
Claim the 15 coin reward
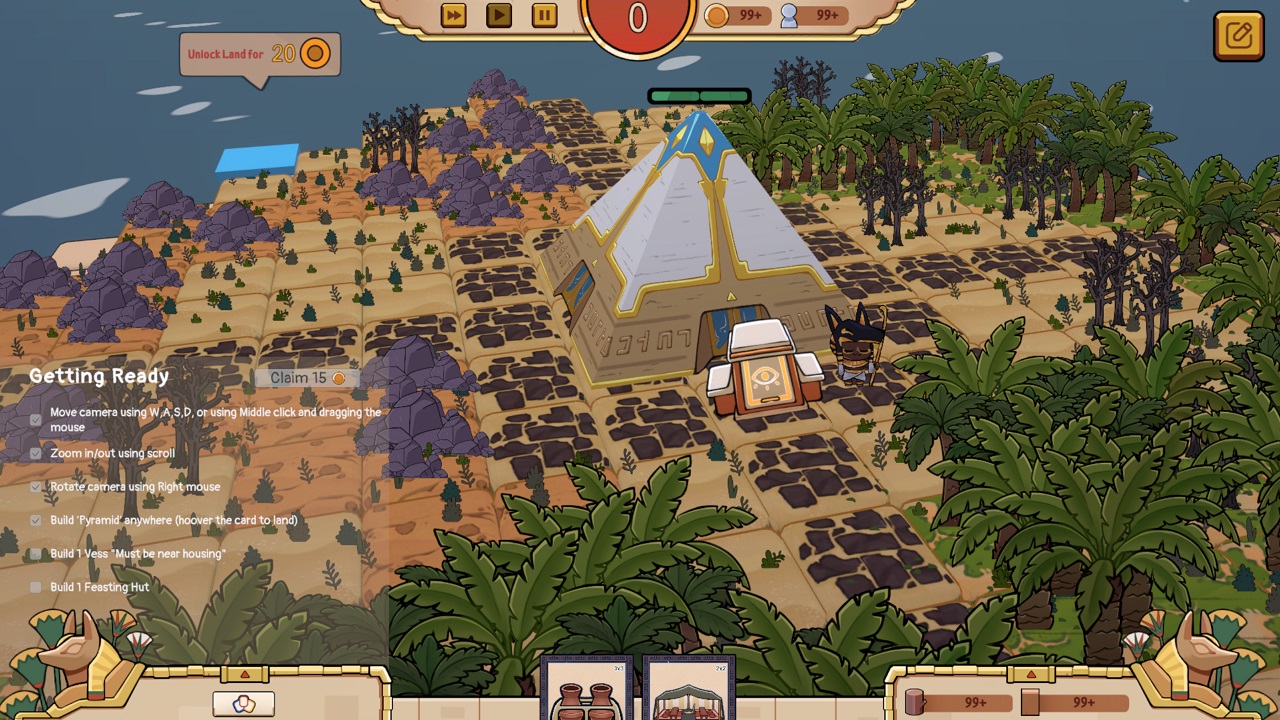click(306, 378)
